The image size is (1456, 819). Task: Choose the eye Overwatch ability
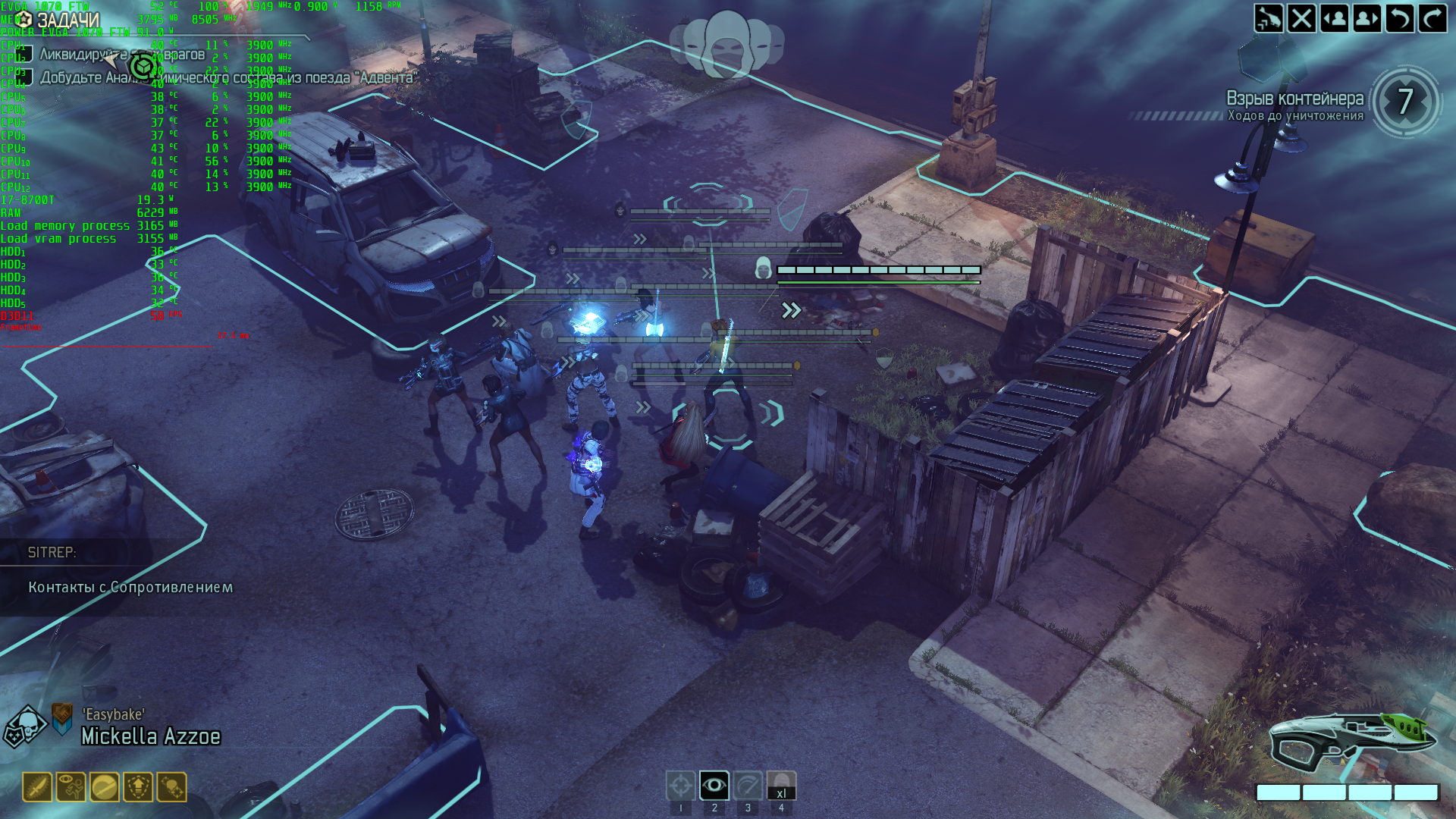point(714,786)
